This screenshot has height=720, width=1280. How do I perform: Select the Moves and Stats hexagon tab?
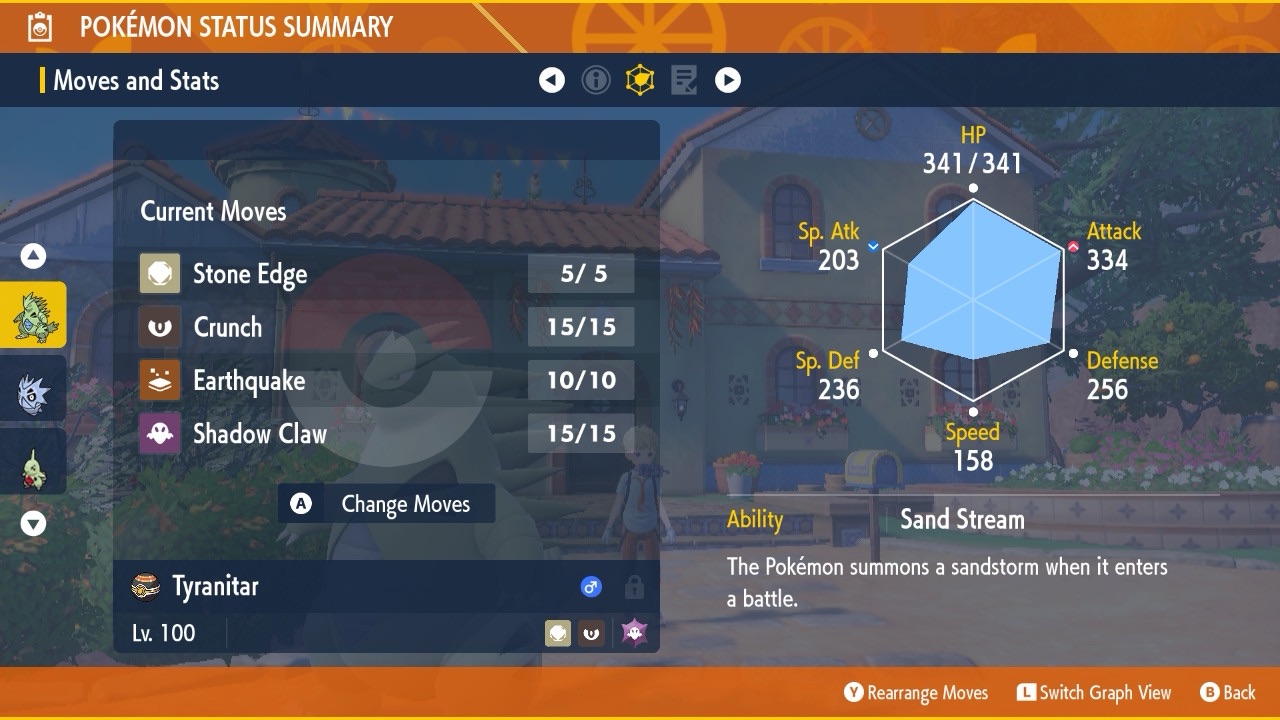tap(640, 80)
